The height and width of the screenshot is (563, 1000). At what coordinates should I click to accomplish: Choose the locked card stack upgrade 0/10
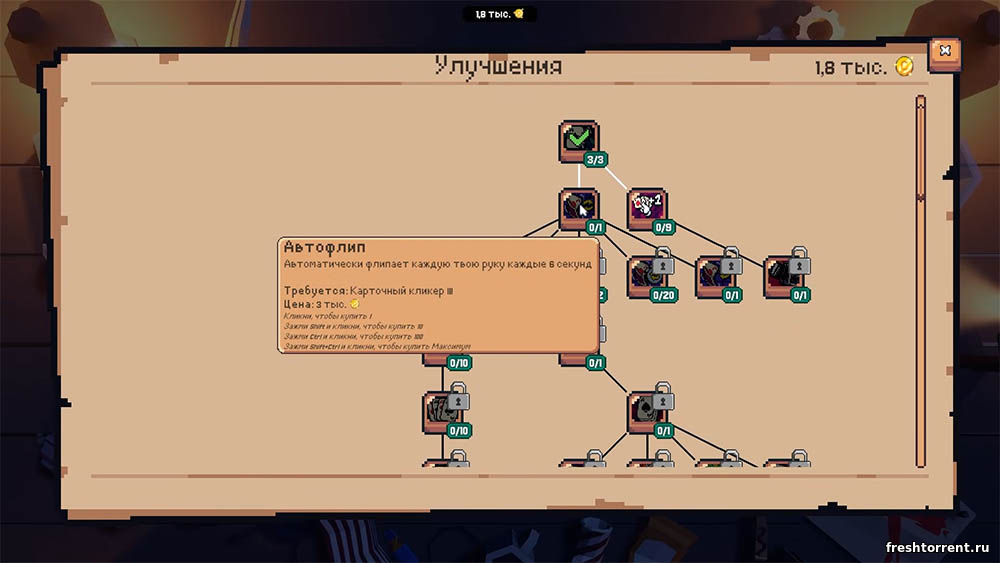coord(442,412)
